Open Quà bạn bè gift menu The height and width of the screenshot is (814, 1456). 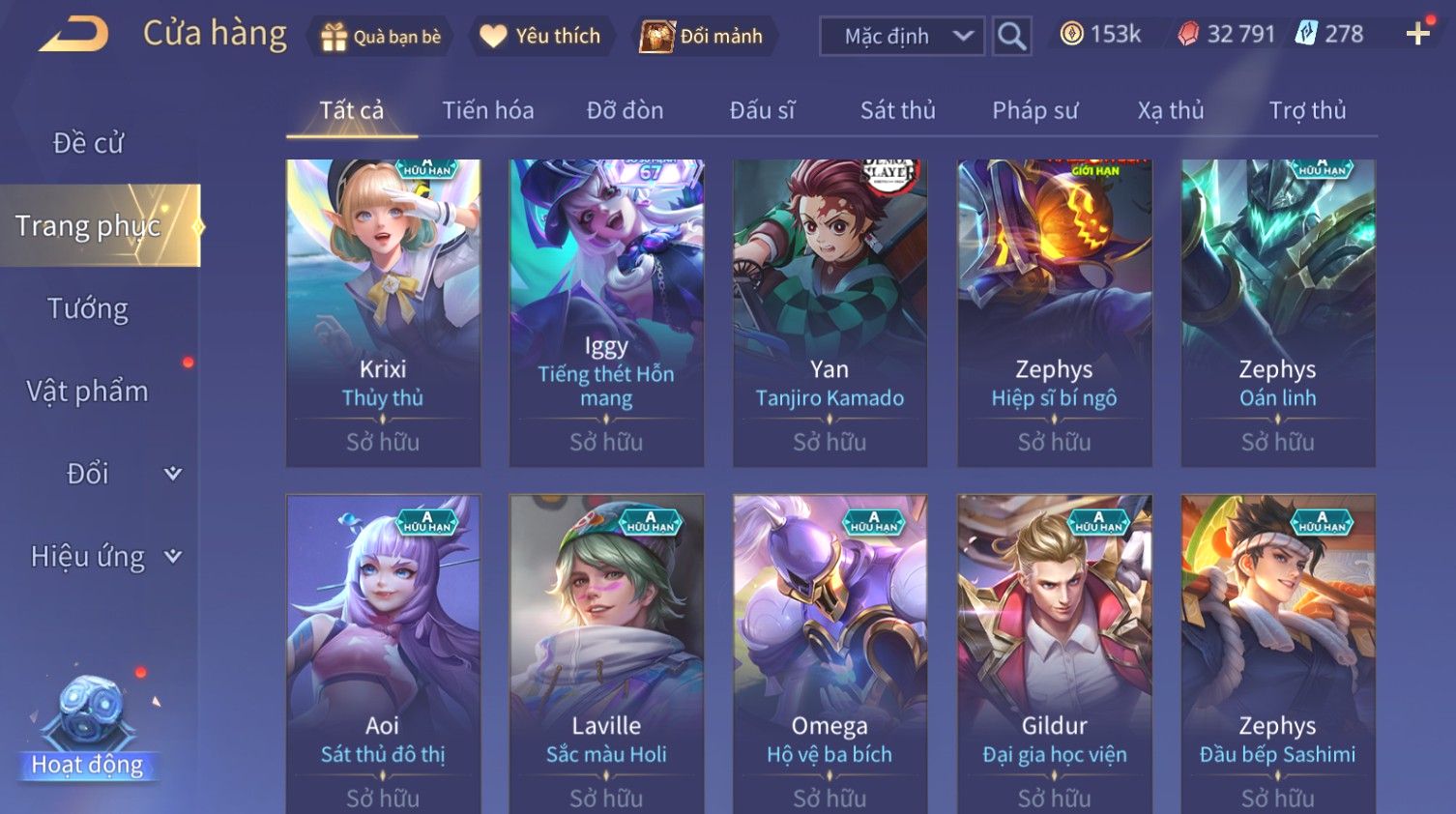click(x=380, y=37)
